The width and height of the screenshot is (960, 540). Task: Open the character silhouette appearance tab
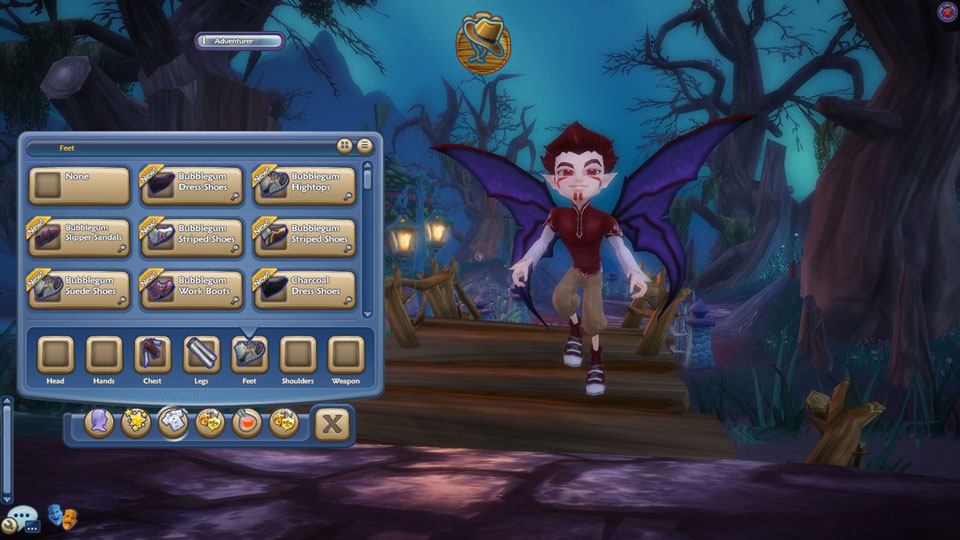click(x=99, y=423)
